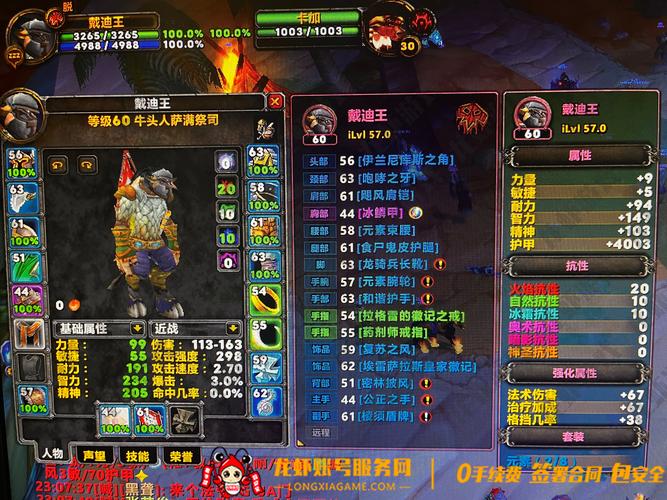
Task: Choose the 公正之手 main hand row
Action: click(x=382, y=399)
